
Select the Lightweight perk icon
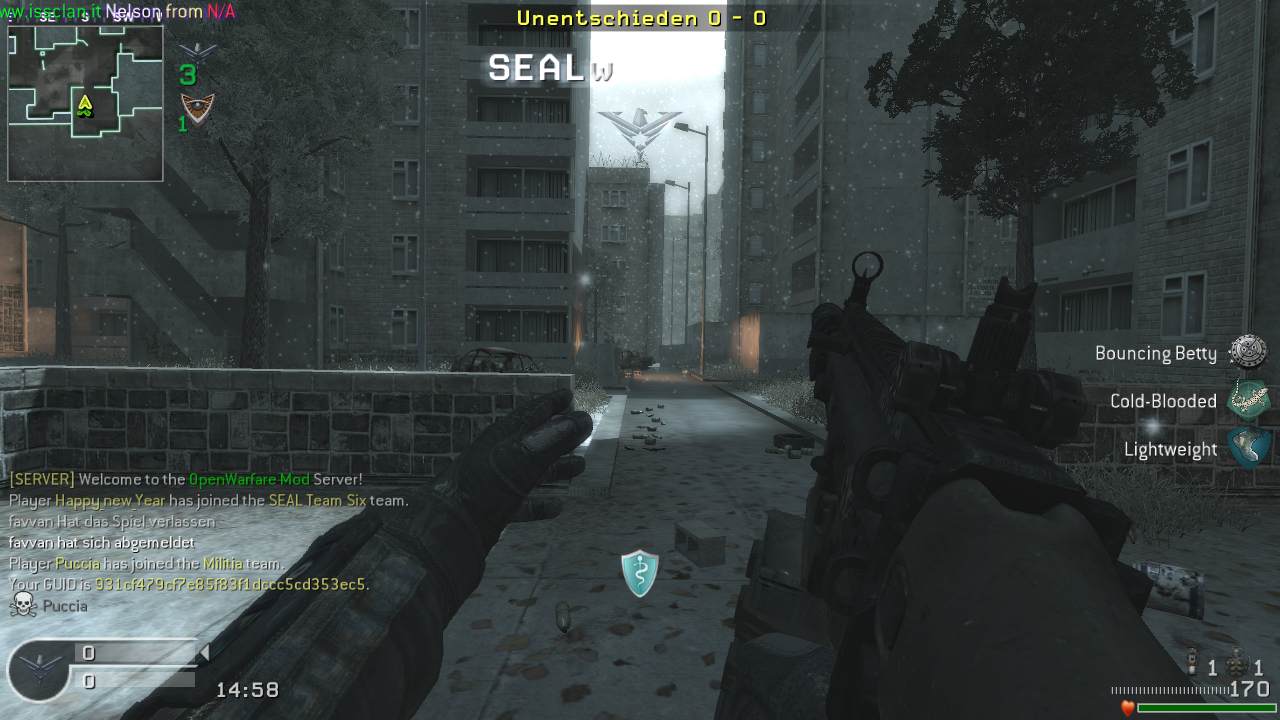click(x=1247, y=448)
